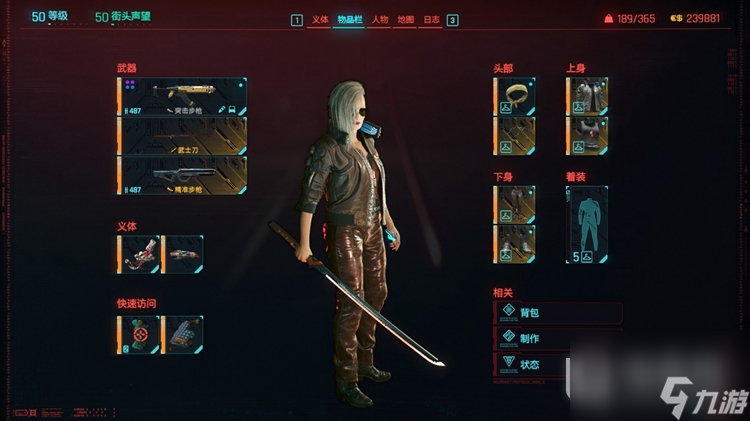Screen dimensions: 750x421
Task: Choose the boots lower-body slot
Action: 516,244
